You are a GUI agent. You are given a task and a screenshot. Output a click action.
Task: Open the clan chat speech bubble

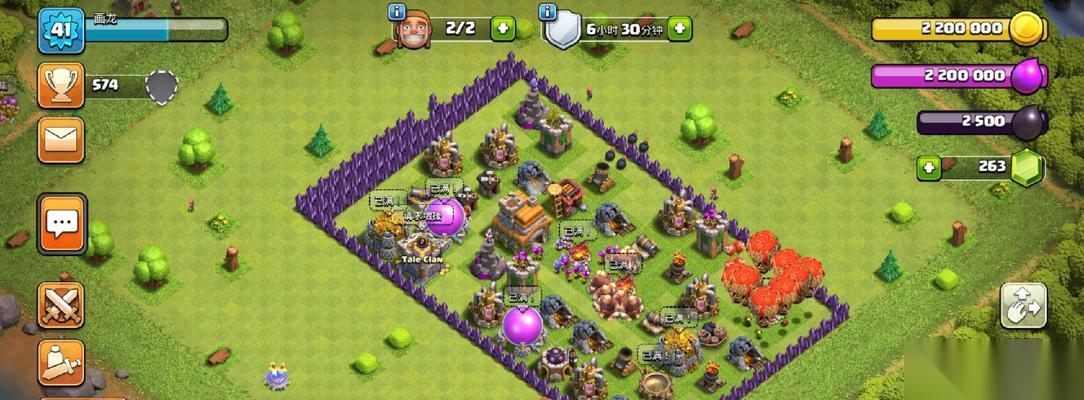click(x=62, y=223)
